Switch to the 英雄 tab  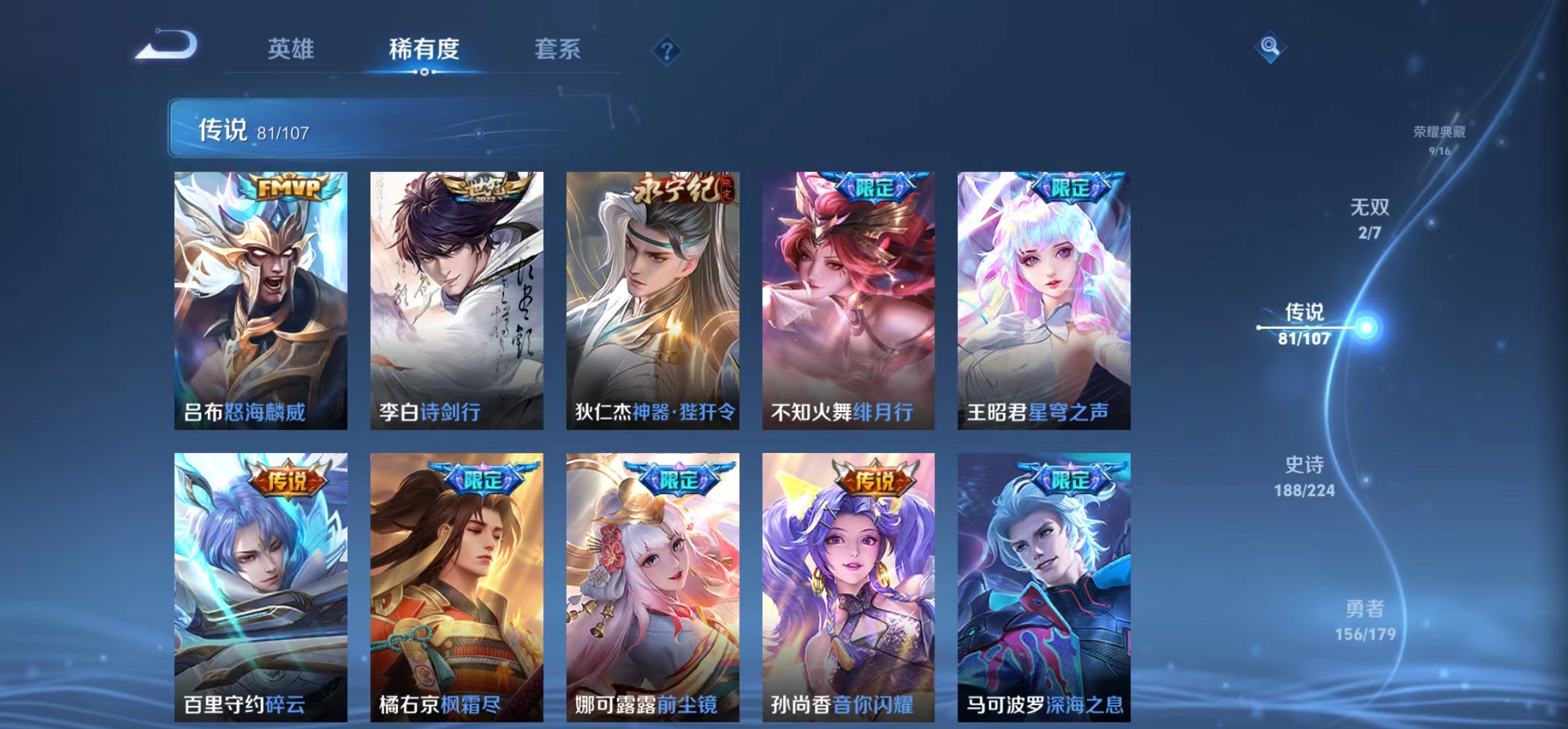click(x=292, y=48)
